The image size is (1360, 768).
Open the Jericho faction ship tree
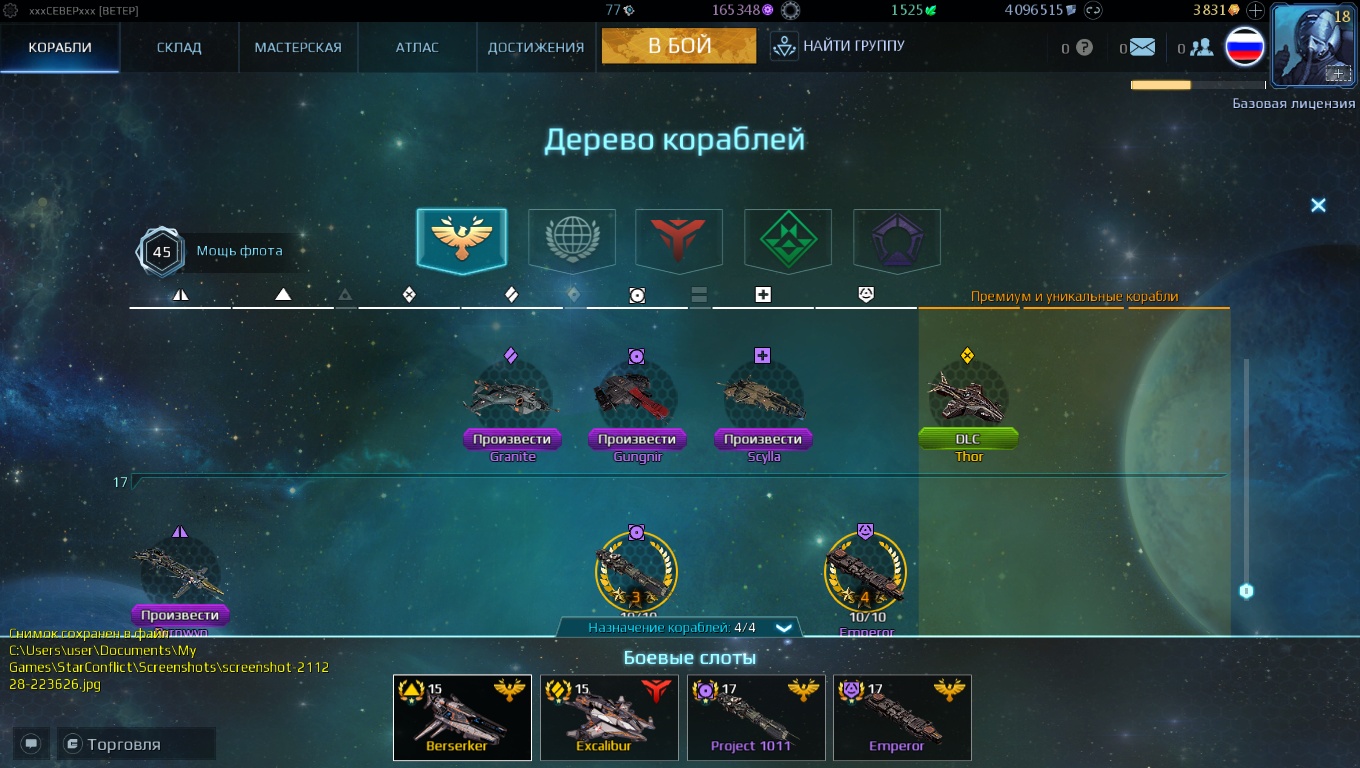click(x=679, y=240)
